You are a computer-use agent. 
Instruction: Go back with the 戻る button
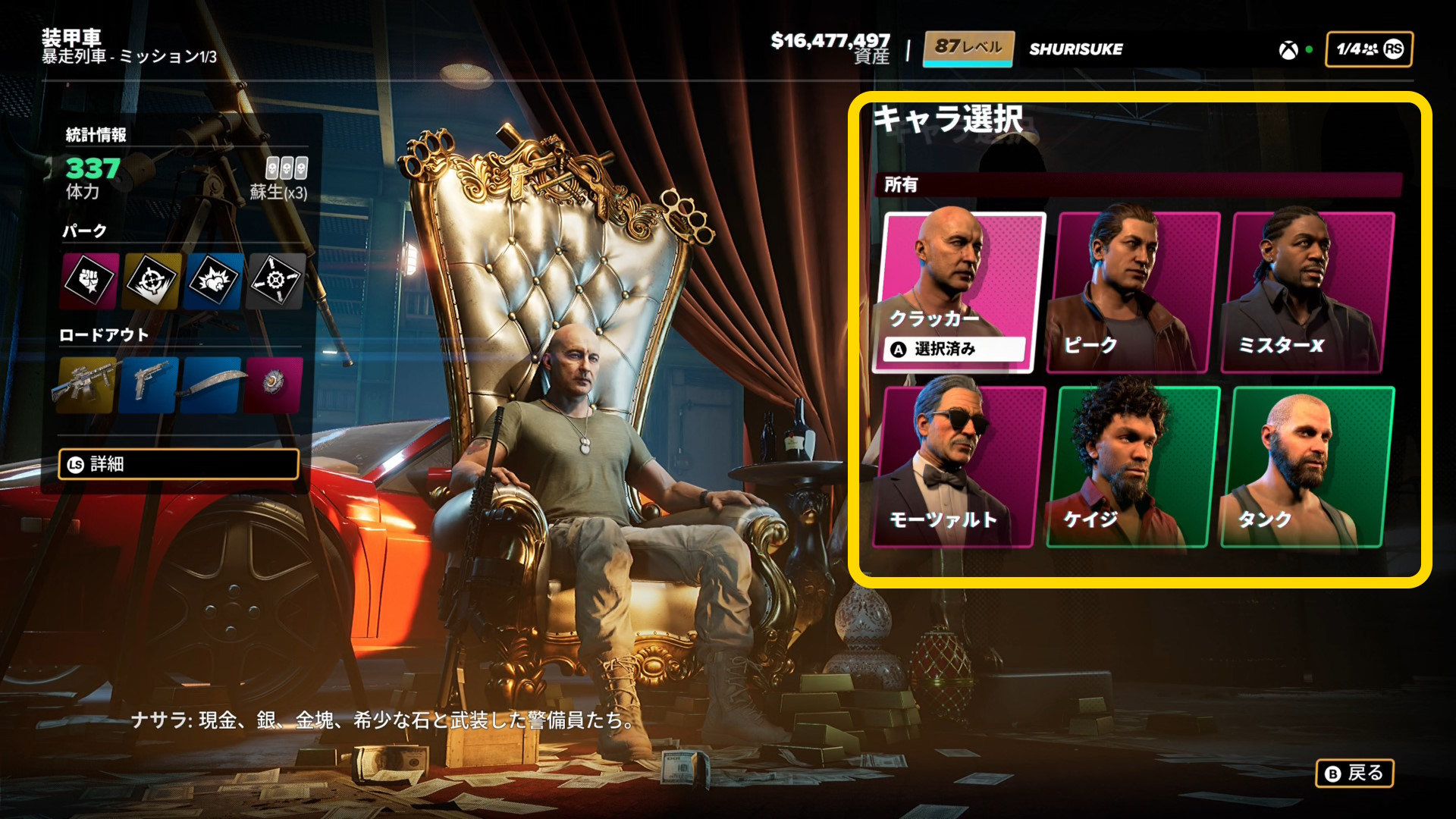coord(1354,773)
